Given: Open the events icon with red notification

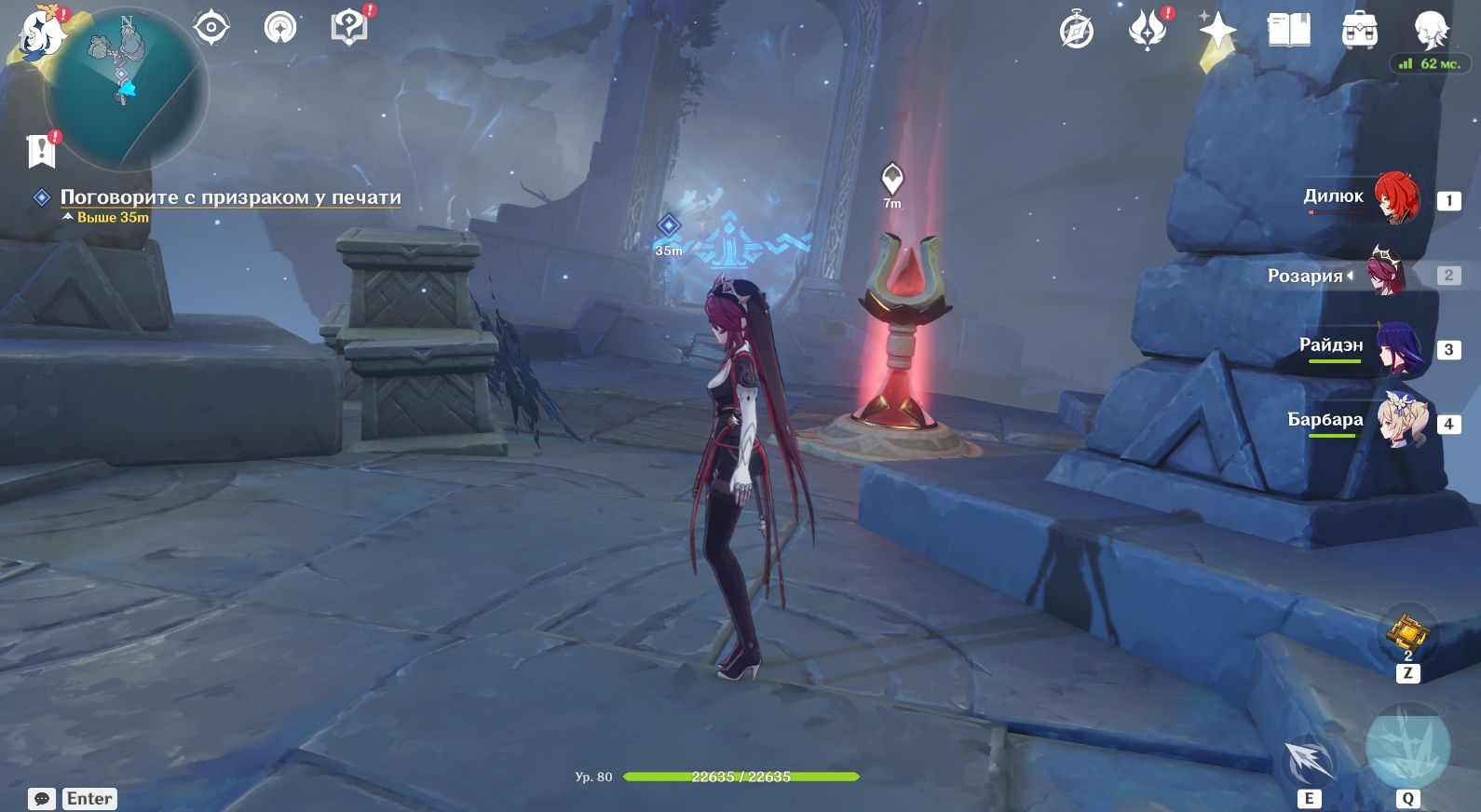Looking at the screenshot, I should click(x=1148, y=30).
